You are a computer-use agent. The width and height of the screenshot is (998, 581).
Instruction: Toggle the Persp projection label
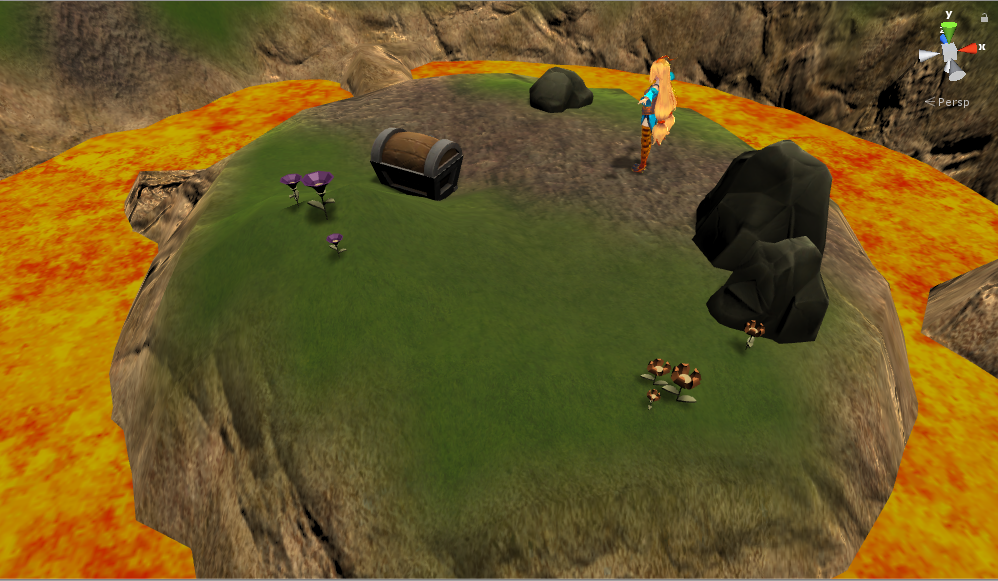tap(948, 101)
